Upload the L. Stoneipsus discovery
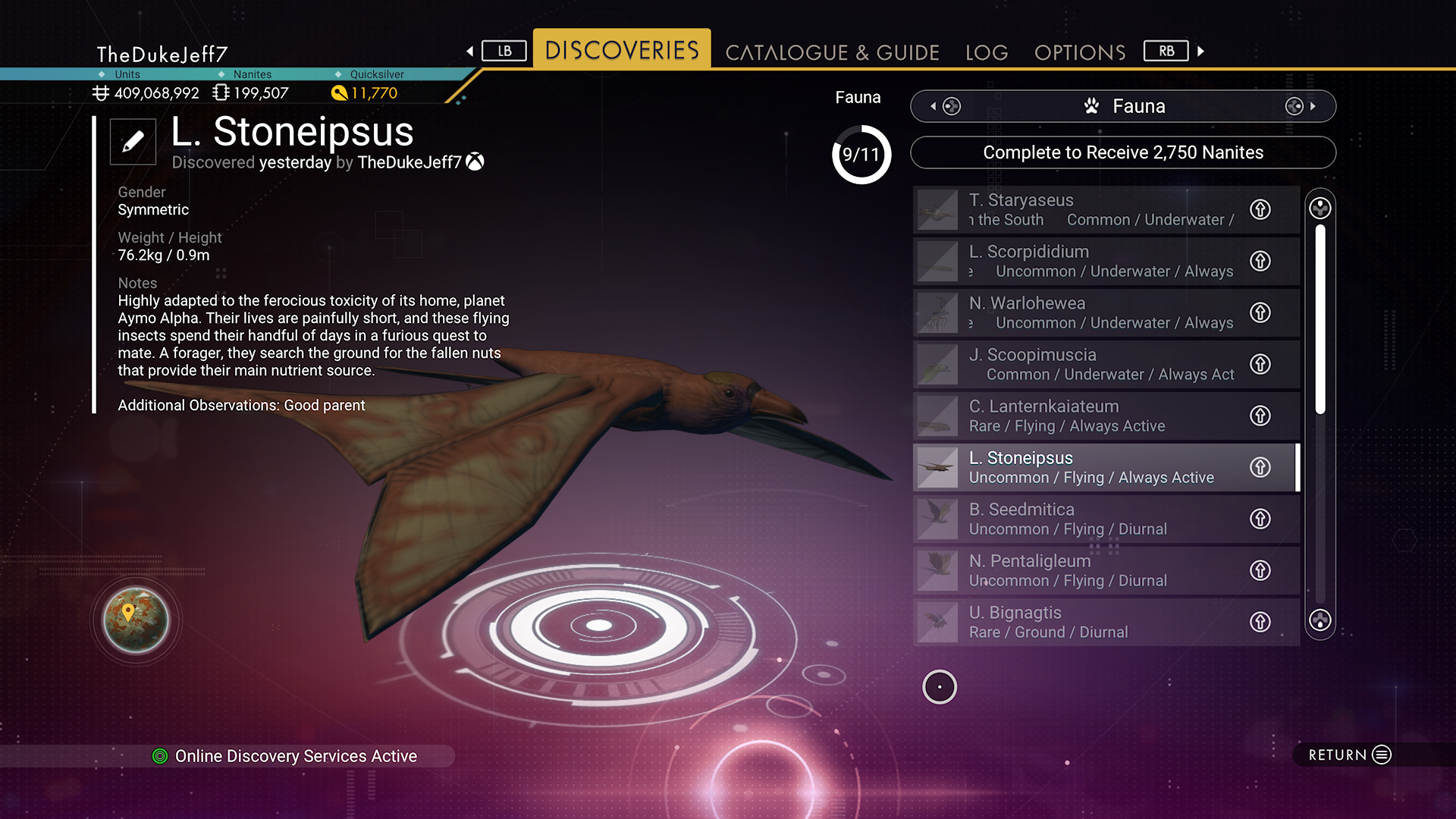 [1260, 467]
